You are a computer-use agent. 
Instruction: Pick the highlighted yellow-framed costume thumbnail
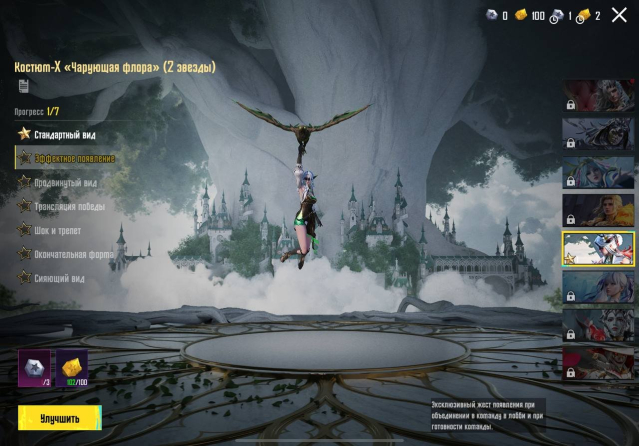click(598, 250)
